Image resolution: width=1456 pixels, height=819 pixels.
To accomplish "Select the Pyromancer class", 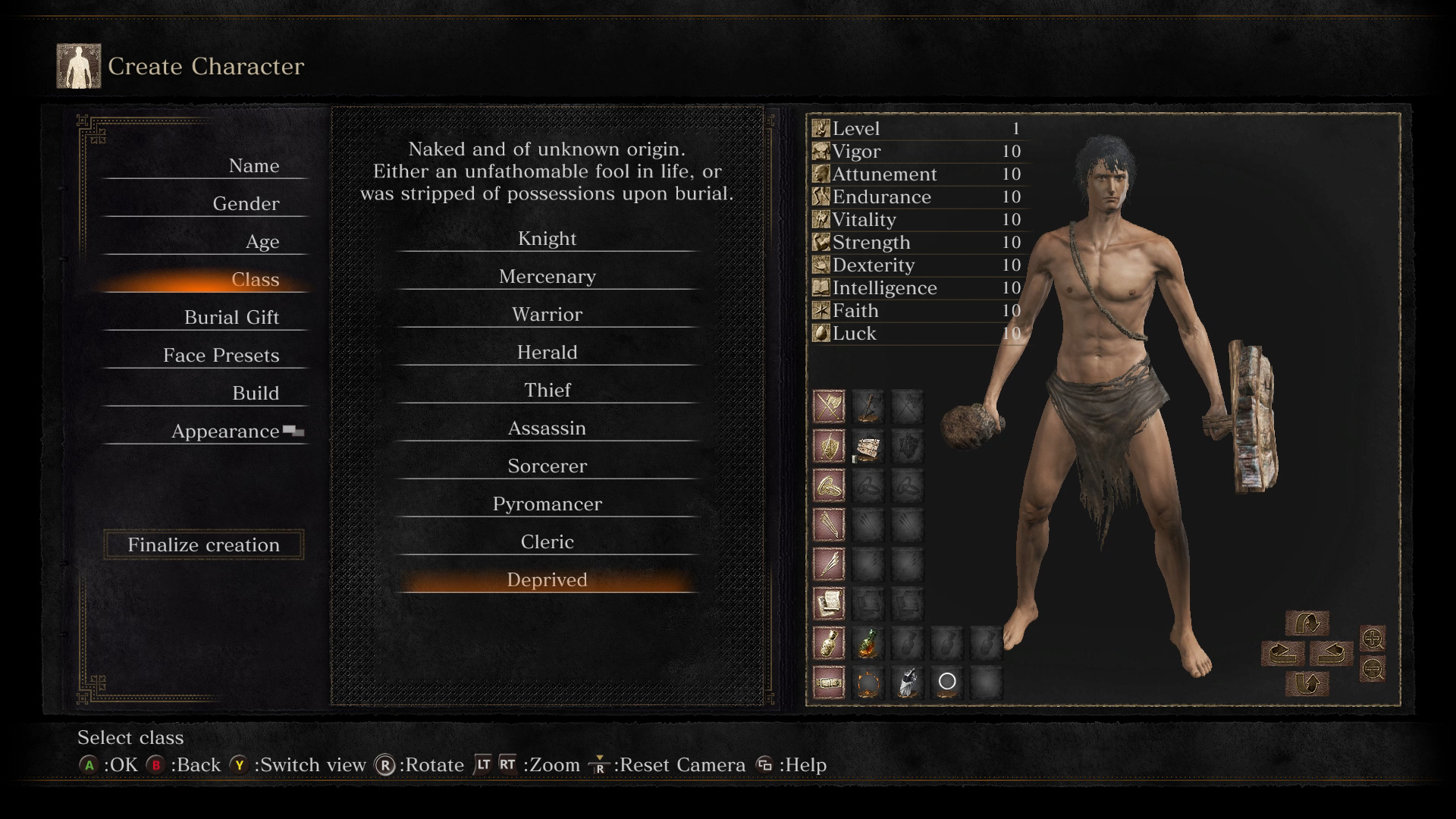I will click(x=547, y=504).
